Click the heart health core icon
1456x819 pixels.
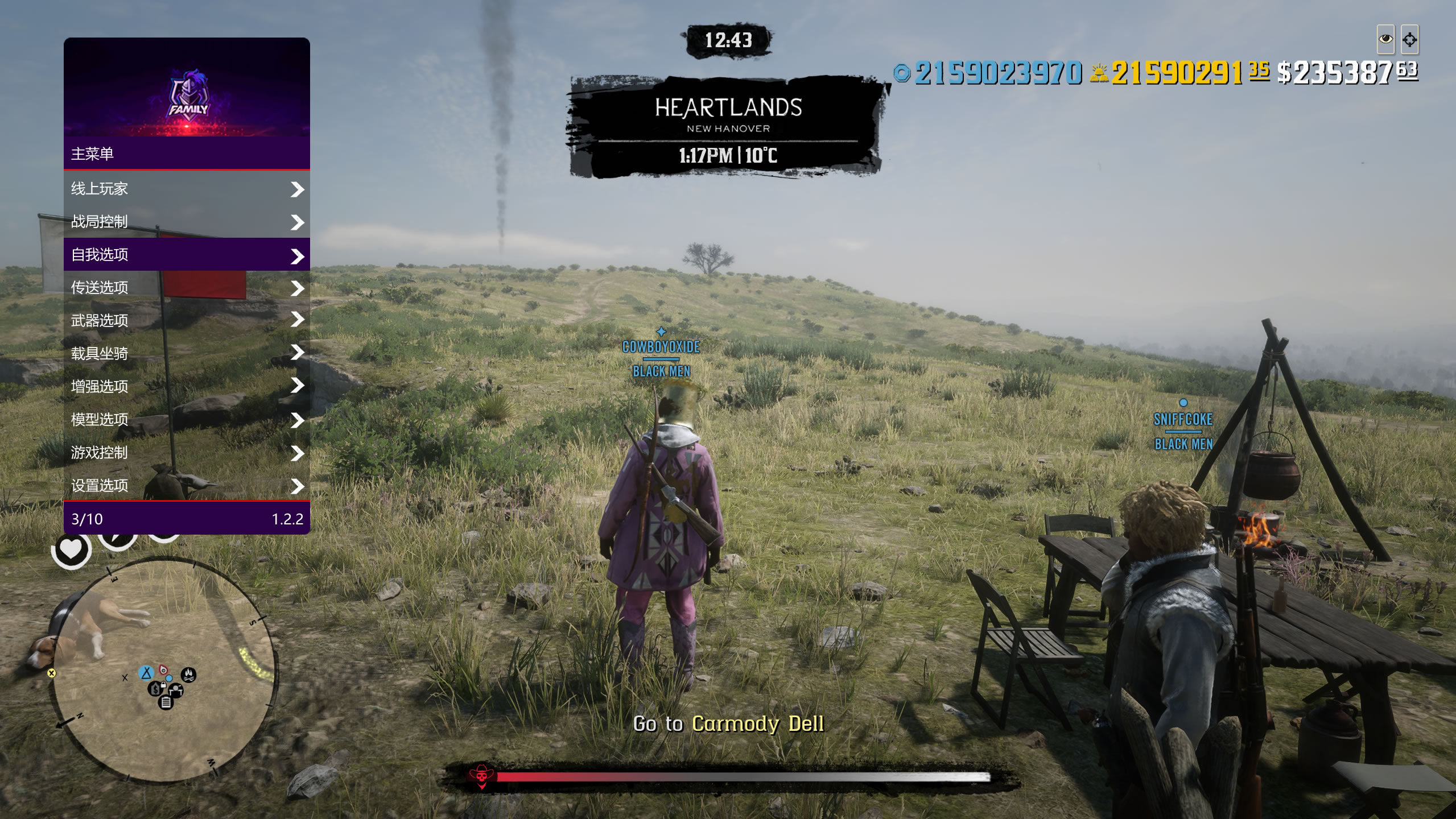click(71, 549)
